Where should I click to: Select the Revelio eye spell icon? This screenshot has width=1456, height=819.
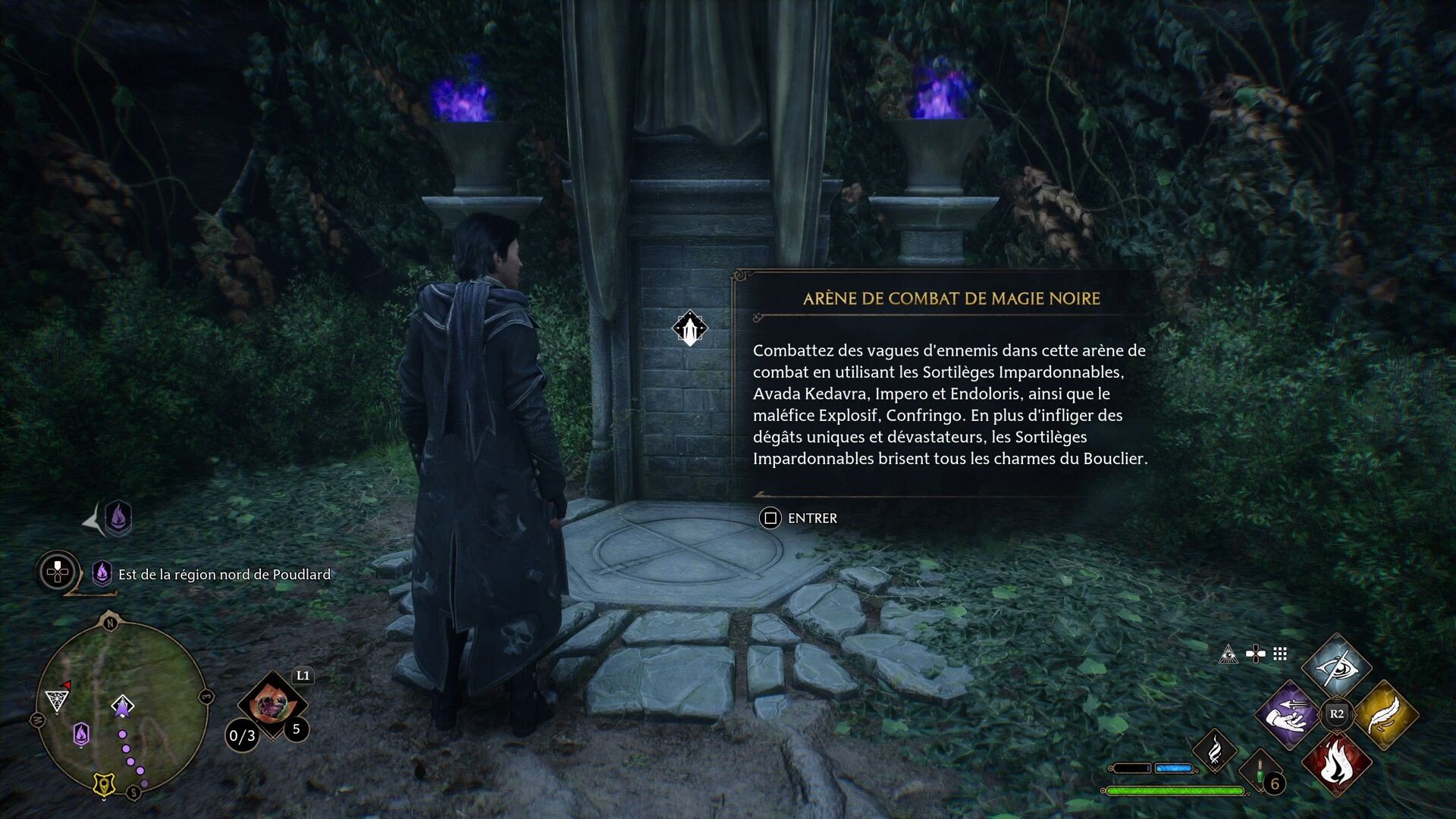point(1337,667)
